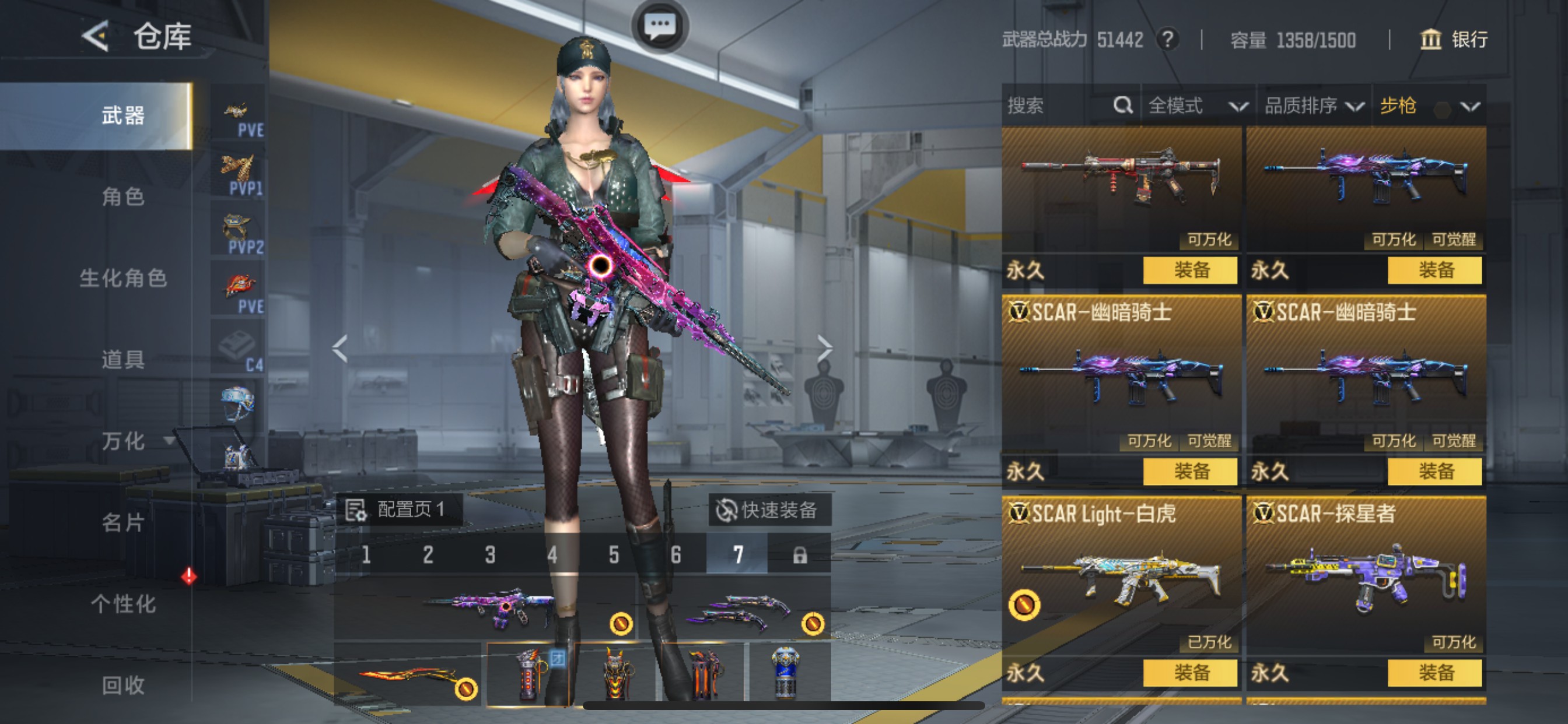Screen dimensions: 1568x724
Task: Open the 道具 items tab
Action: [x=123, y=360]
